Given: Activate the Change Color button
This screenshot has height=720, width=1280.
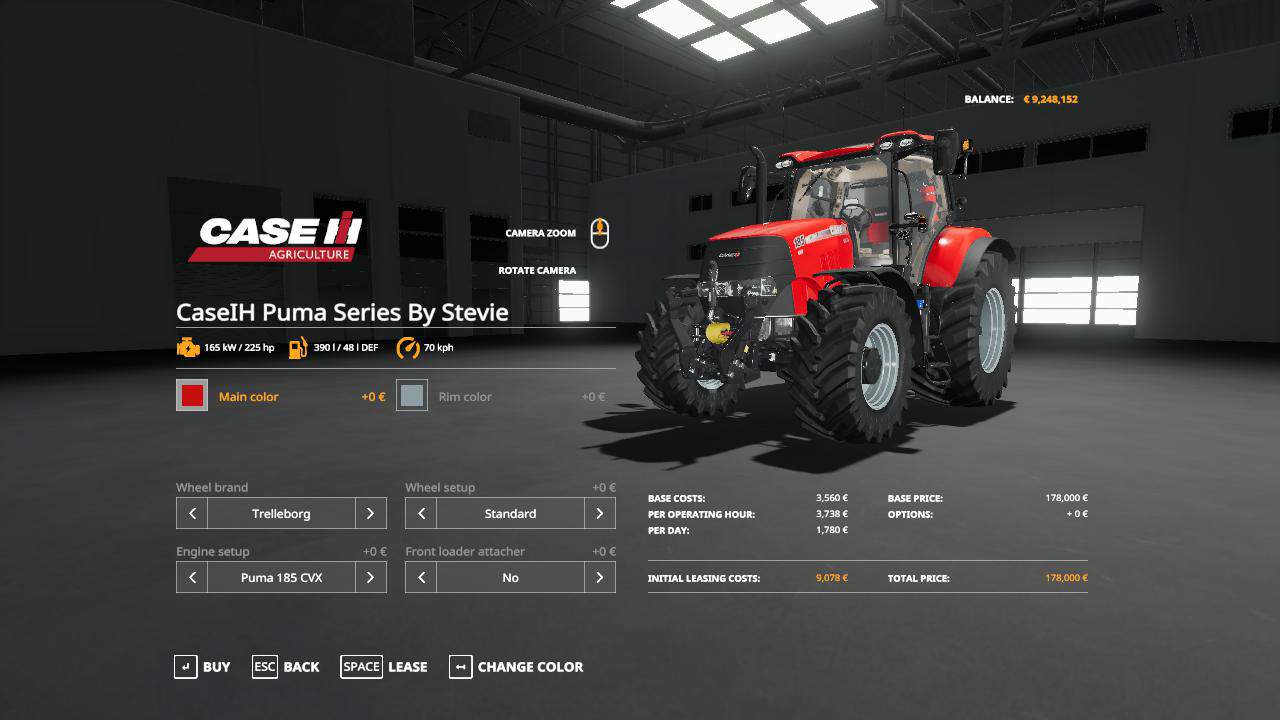Looking at the screenshot, I should [x=516, y=667].
